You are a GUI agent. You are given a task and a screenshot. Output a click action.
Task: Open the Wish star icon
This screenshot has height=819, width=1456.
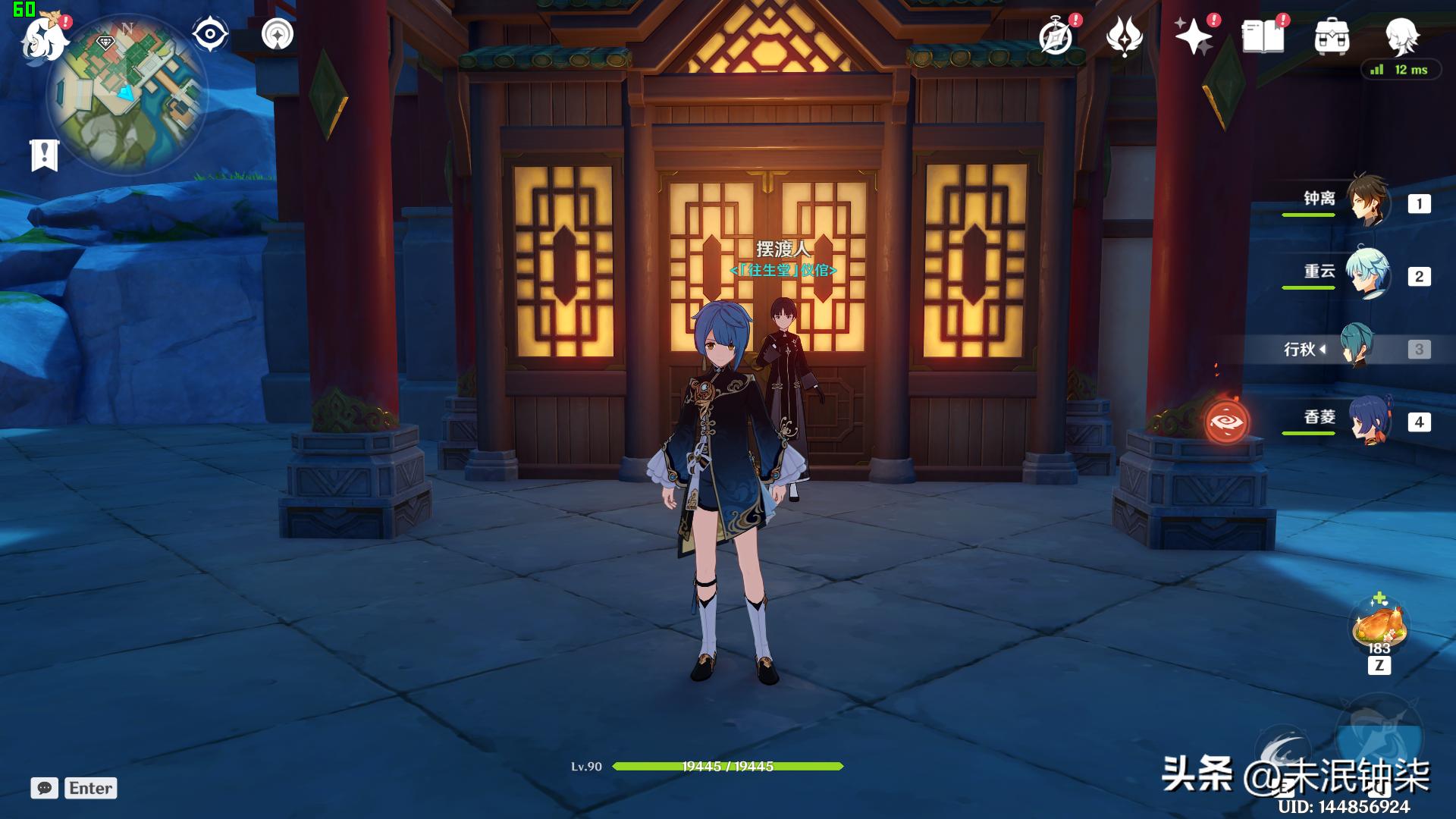1194,36
